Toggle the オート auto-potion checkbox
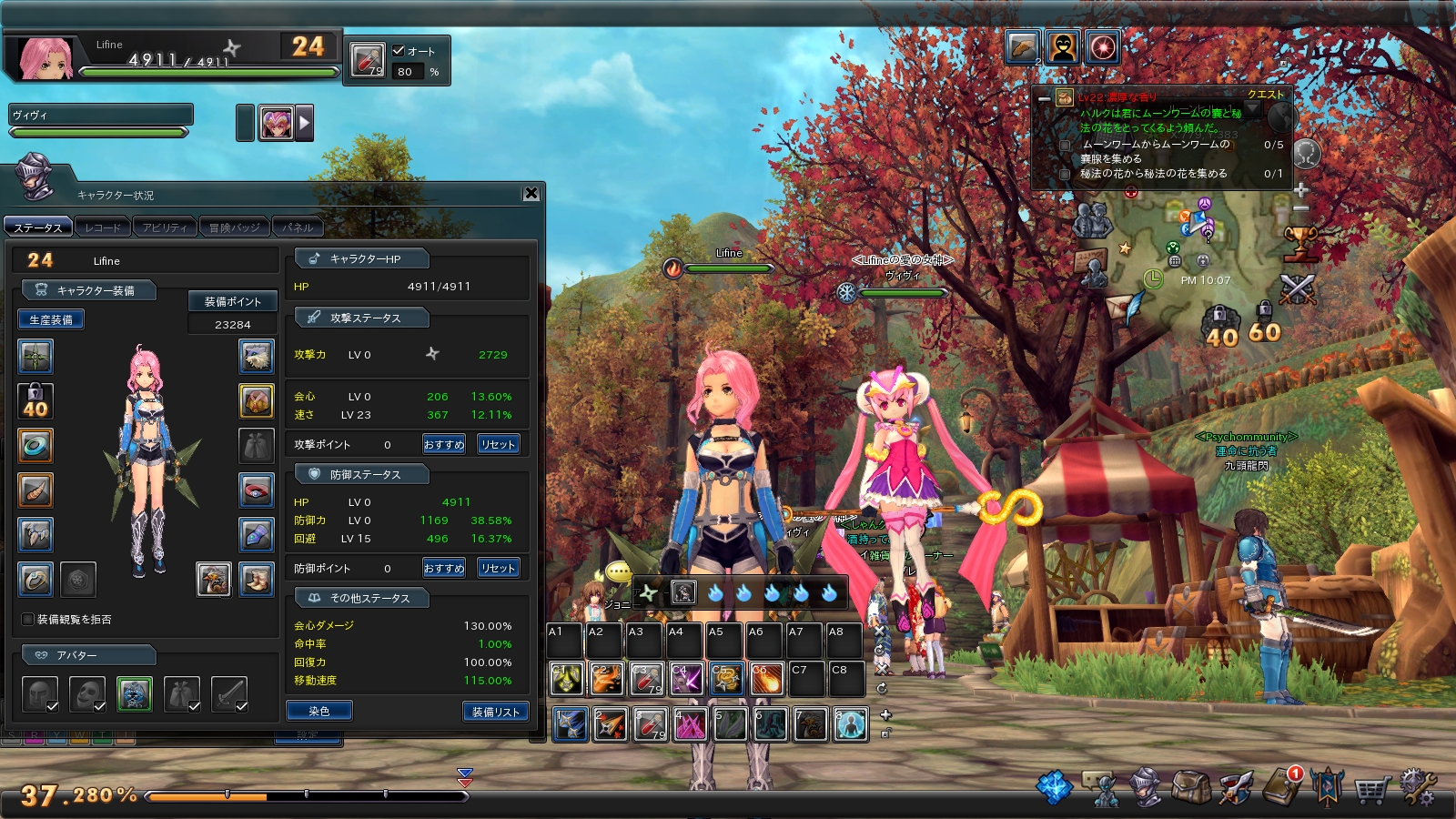Image resolution: width=1456 pixels, height=819 pixels. [x=399, y=51]
